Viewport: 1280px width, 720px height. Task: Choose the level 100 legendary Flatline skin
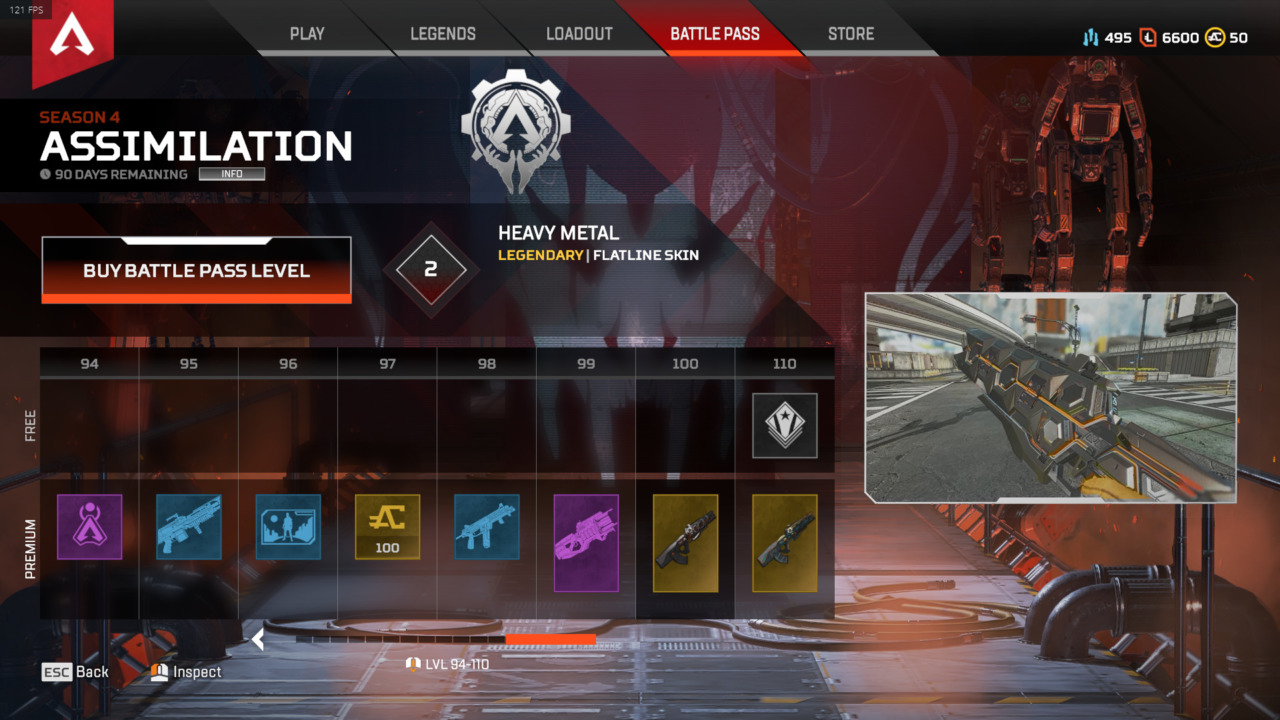[685, 542]
